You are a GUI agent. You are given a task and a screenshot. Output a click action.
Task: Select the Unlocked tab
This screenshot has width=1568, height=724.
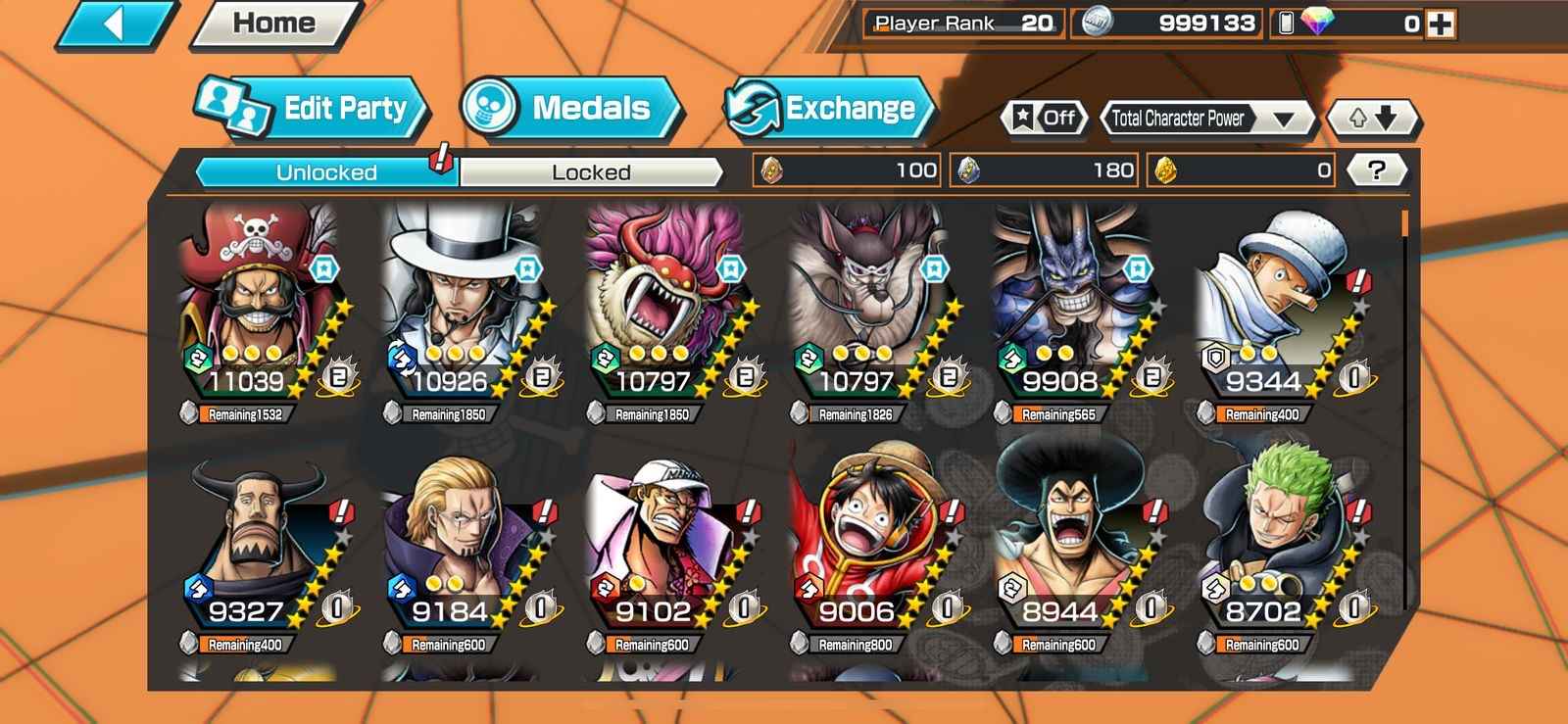326,172
